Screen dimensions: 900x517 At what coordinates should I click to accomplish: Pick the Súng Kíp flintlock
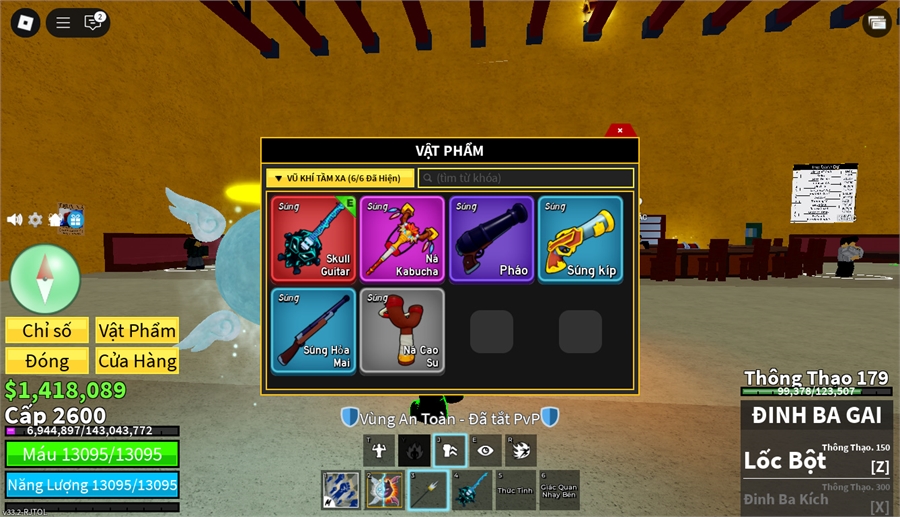580,239
